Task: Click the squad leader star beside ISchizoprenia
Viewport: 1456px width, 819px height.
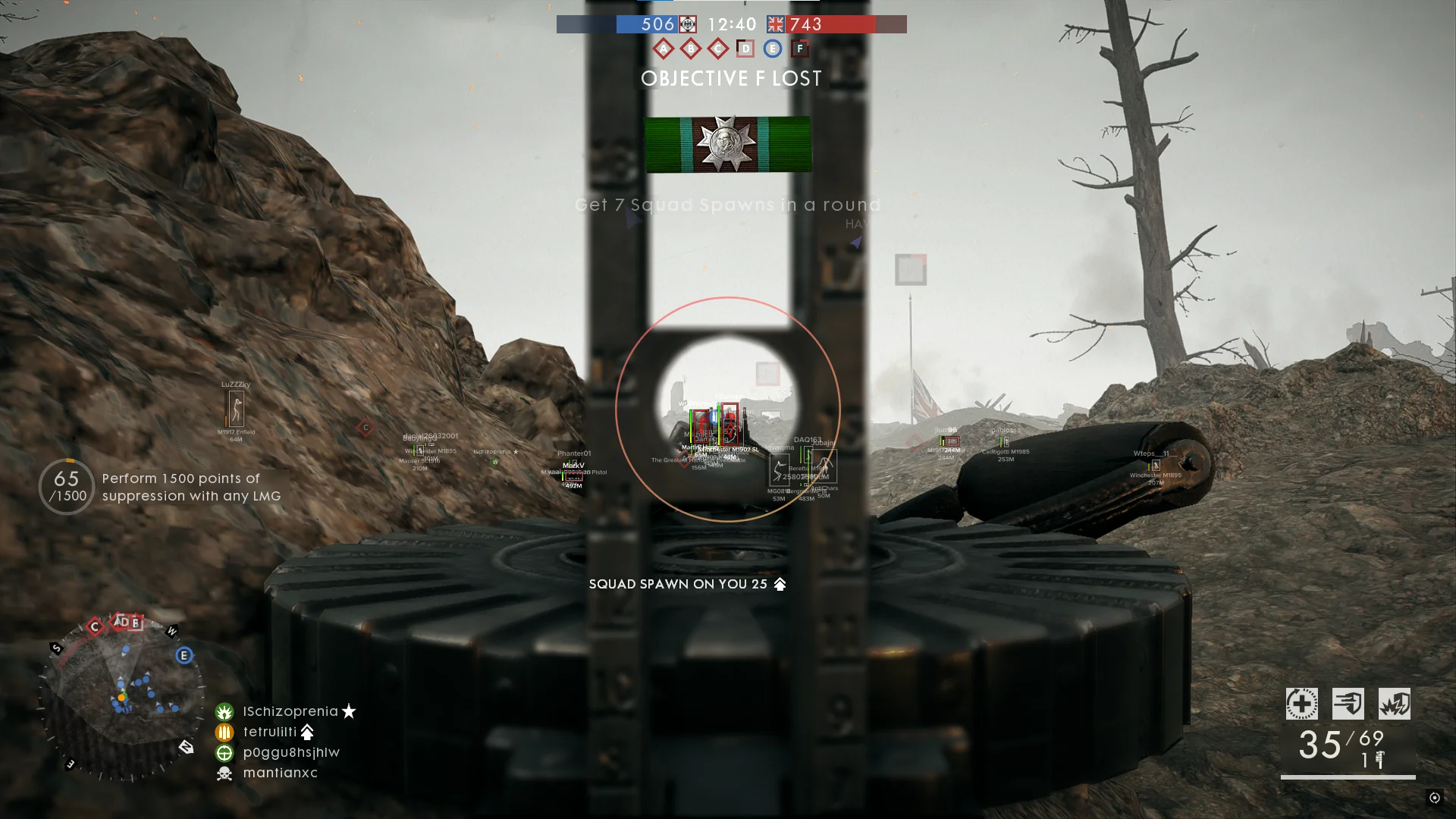Action: (x=348, y=711)
